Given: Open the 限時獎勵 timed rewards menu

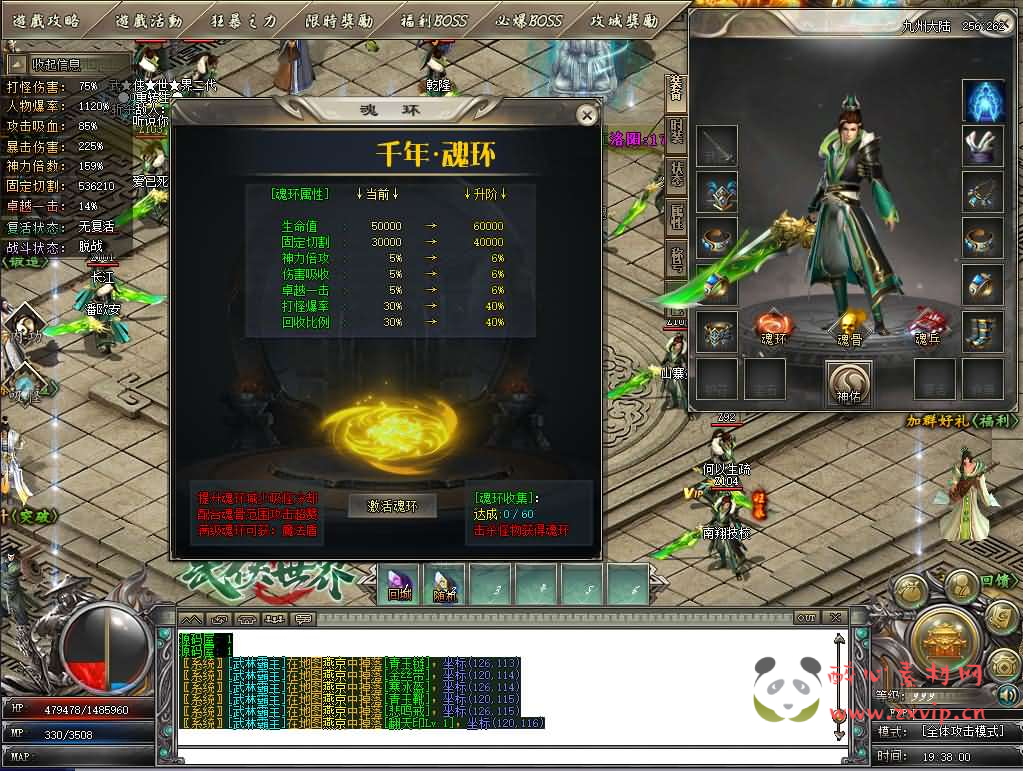Looking at the screenshot, I should click(338, 21).
